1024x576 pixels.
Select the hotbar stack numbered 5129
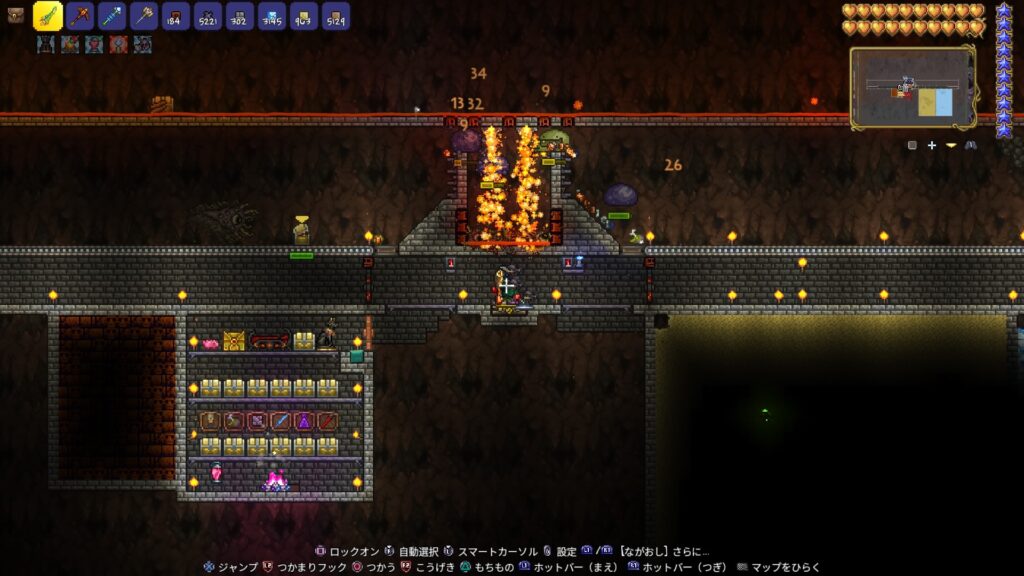point(336,16)
